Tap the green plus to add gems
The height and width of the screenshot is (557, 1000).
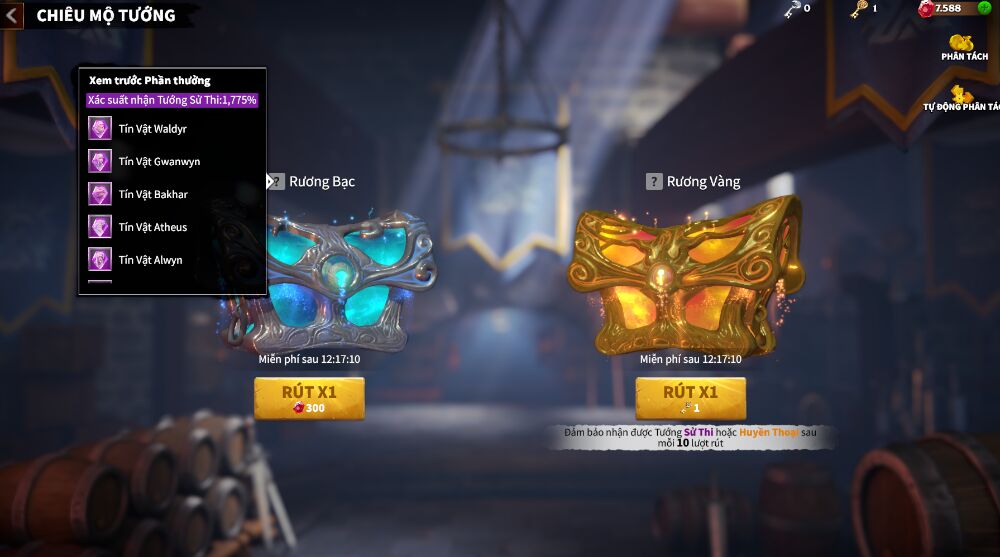(x=984, y=8)
